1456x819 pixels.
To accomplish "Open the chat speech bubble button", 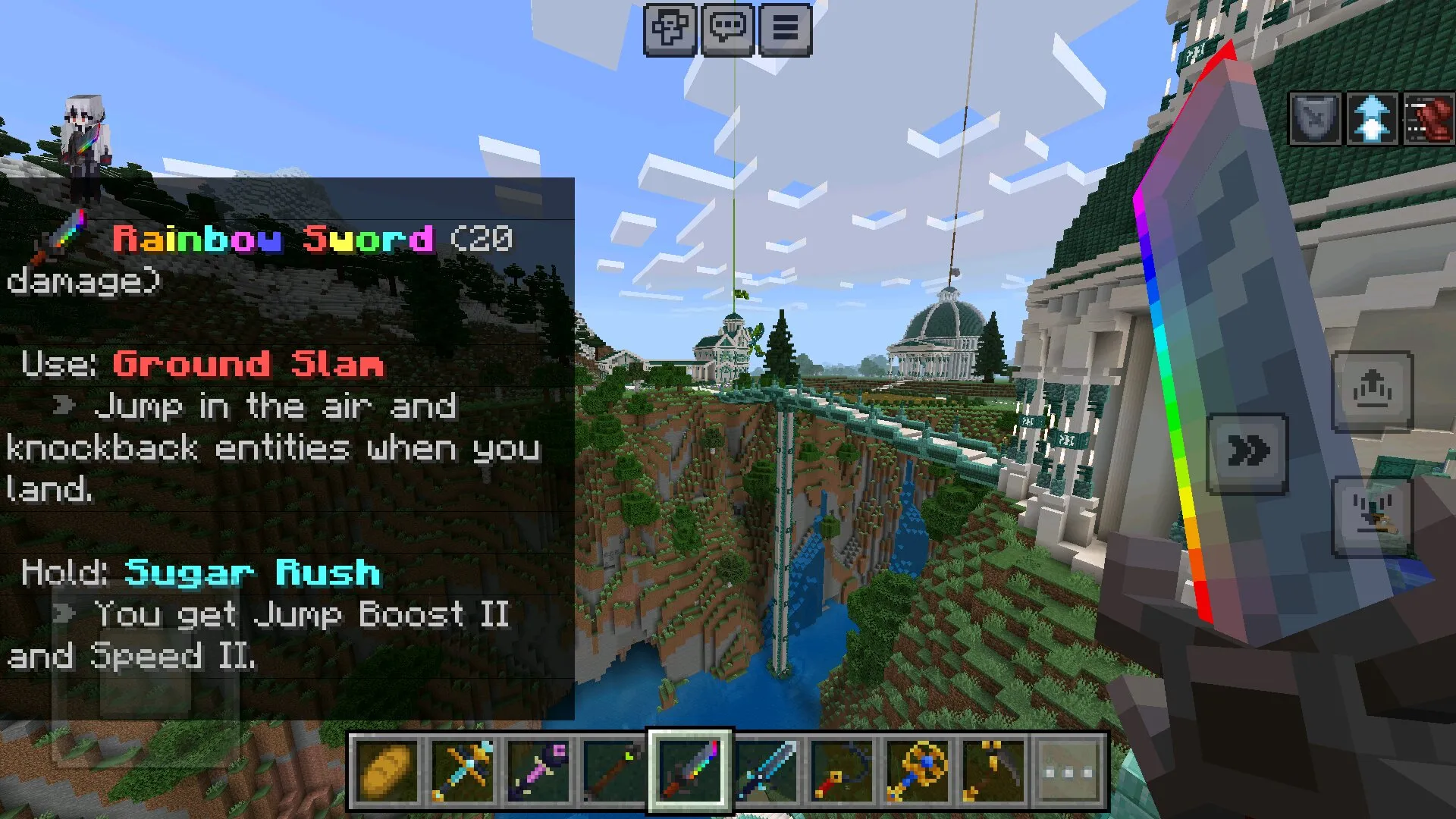I will (x=728, y=29).
